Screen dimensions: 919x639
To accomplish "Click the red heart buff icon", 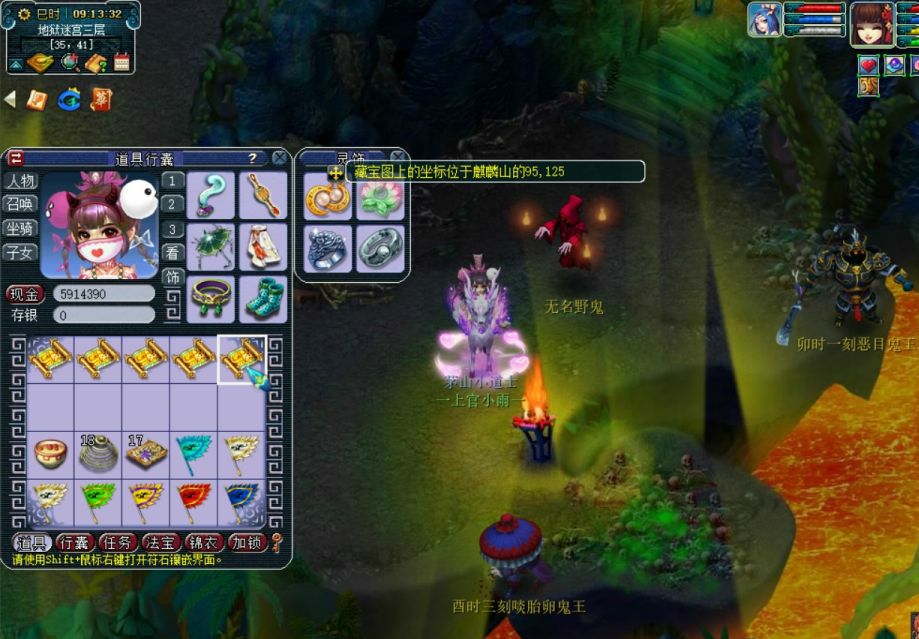I will pyautogui.click(x=868, y=66).
